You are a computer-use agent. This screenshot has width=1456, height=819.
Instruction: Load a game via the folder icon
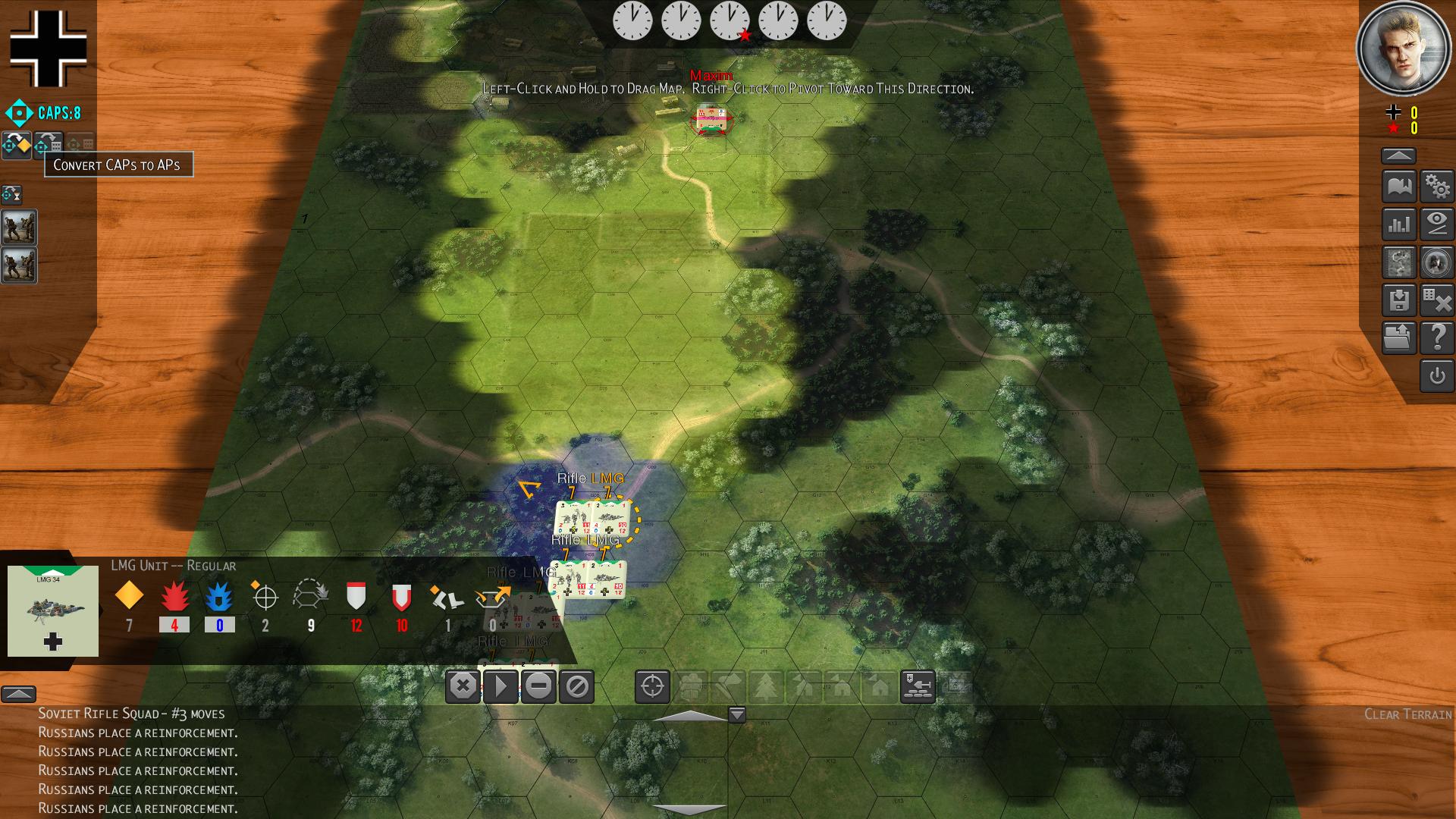tap(1399, 338)
